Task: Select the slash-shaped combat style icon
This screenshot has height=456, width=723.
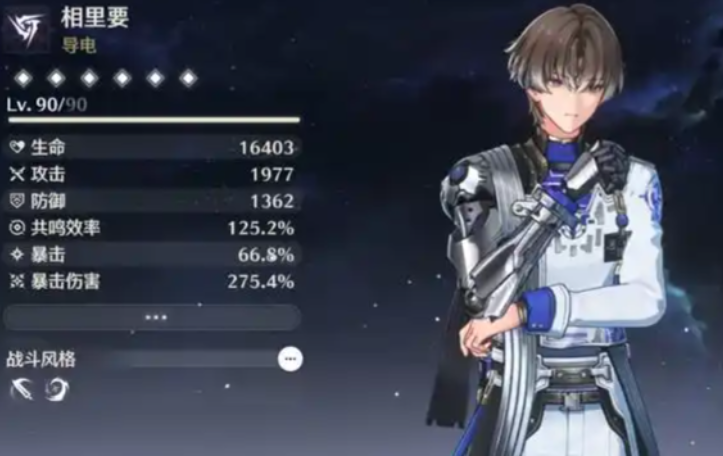Action: click(21, 389)
